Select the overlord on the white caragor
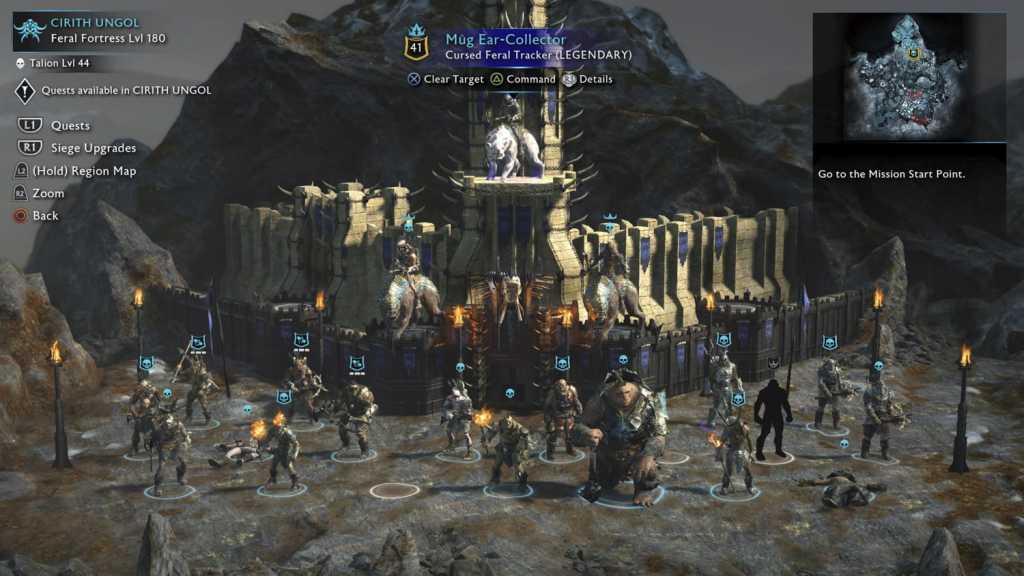The image size is (1024, 576). point(514,143)
